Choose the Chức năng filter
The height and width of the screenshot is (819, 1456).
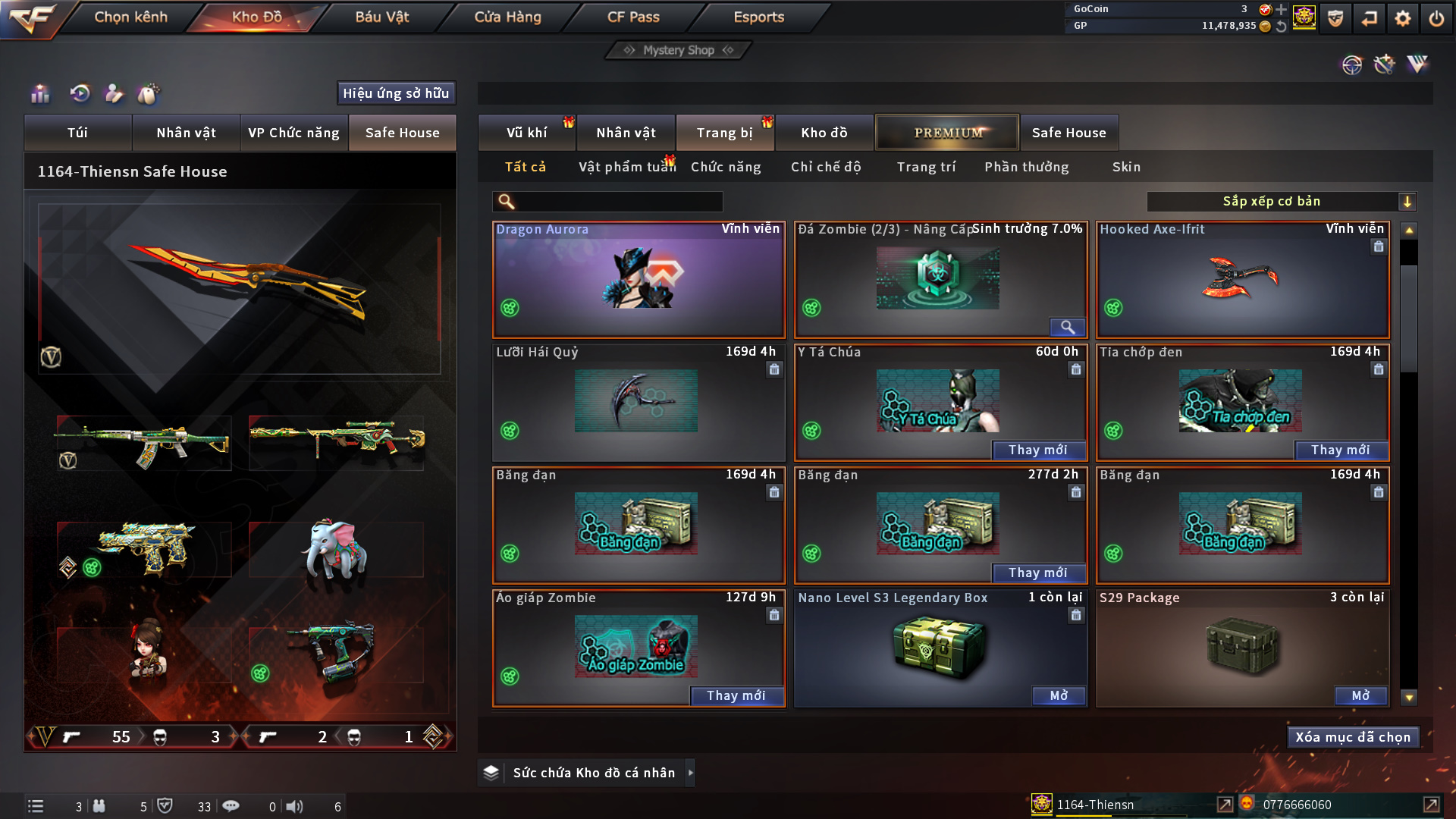[726, 167]
